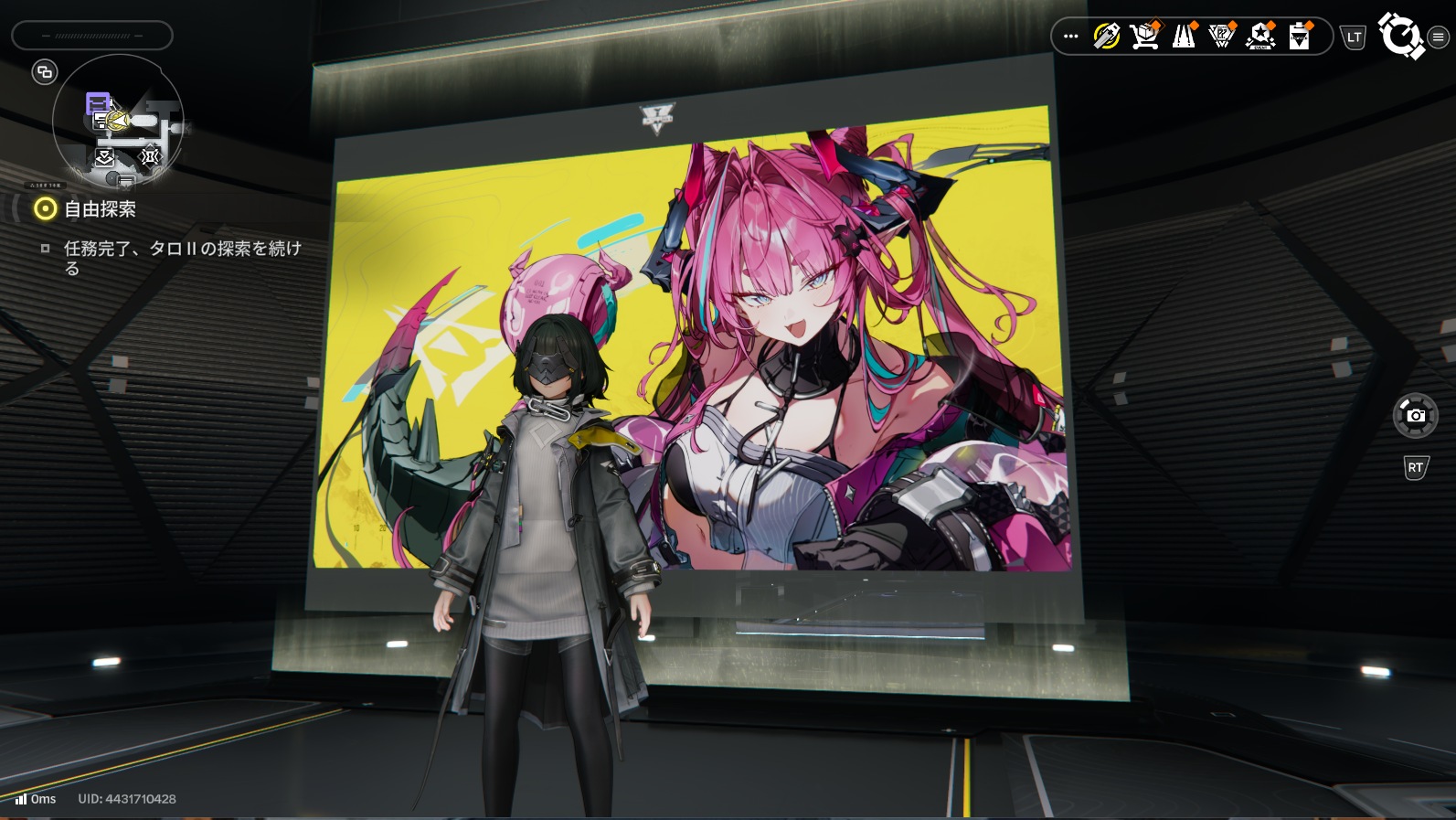Image resolution: width=1456 pixels, height=820 pixels.
Task: Open the large ring-shaped main menu icon
Action: click(x=1400, y=36)
